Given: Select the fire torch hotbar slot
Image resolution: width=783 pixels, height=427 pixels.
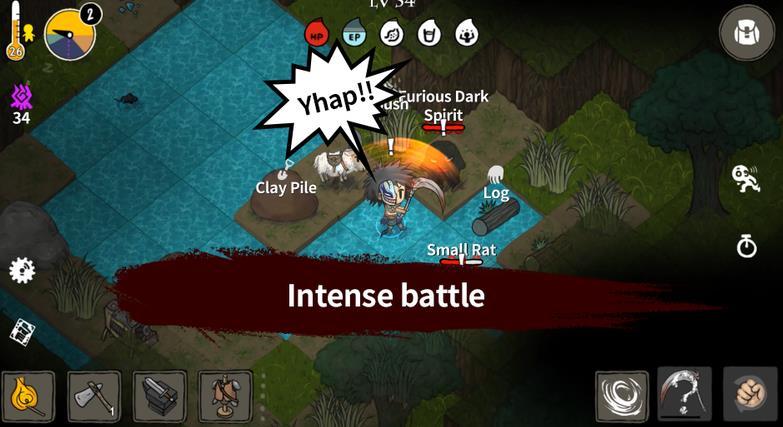Looking at the screenshot, I should (28, 397).
